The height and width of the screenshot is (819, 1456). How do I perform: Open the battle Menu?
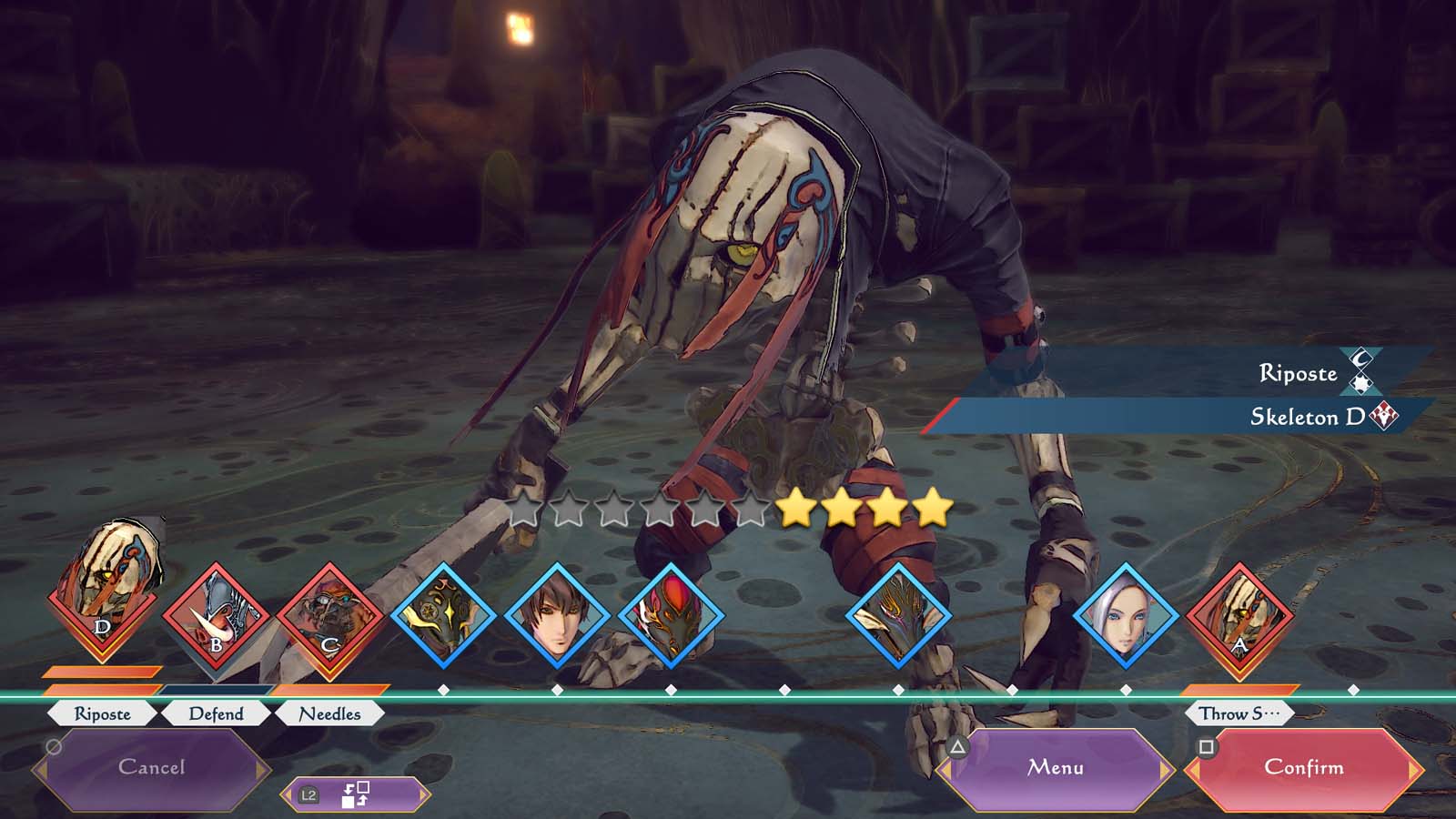coord(1056,768)
